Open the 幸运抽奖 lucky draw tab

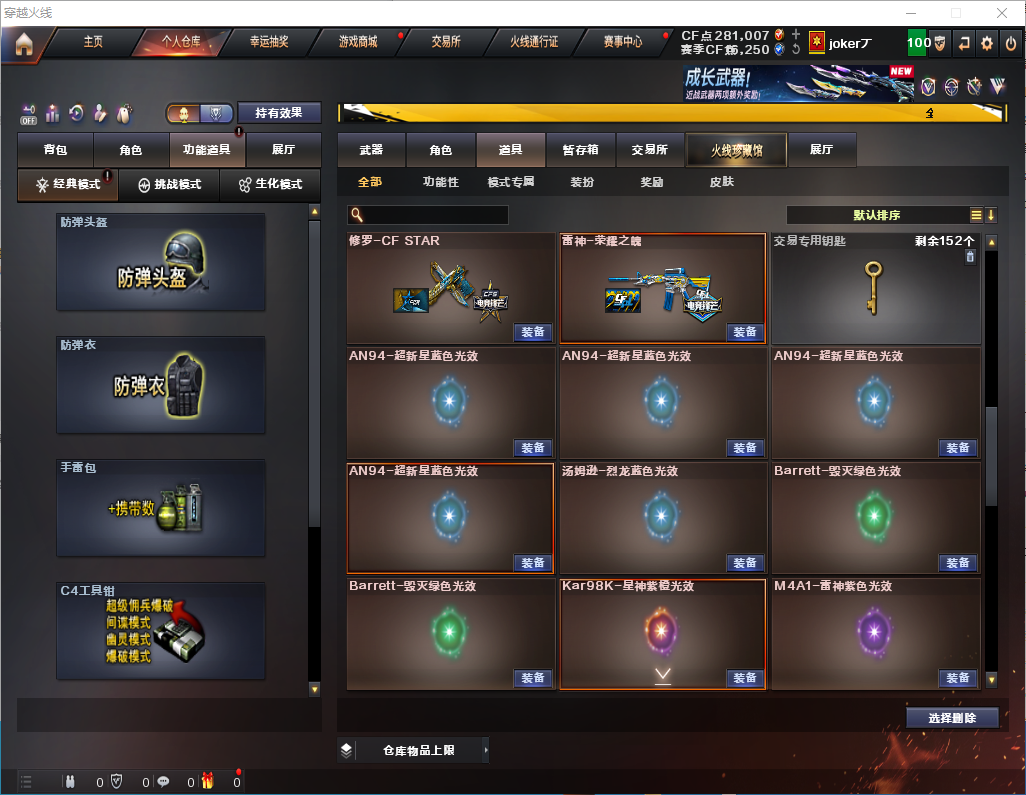coord(269,42)
